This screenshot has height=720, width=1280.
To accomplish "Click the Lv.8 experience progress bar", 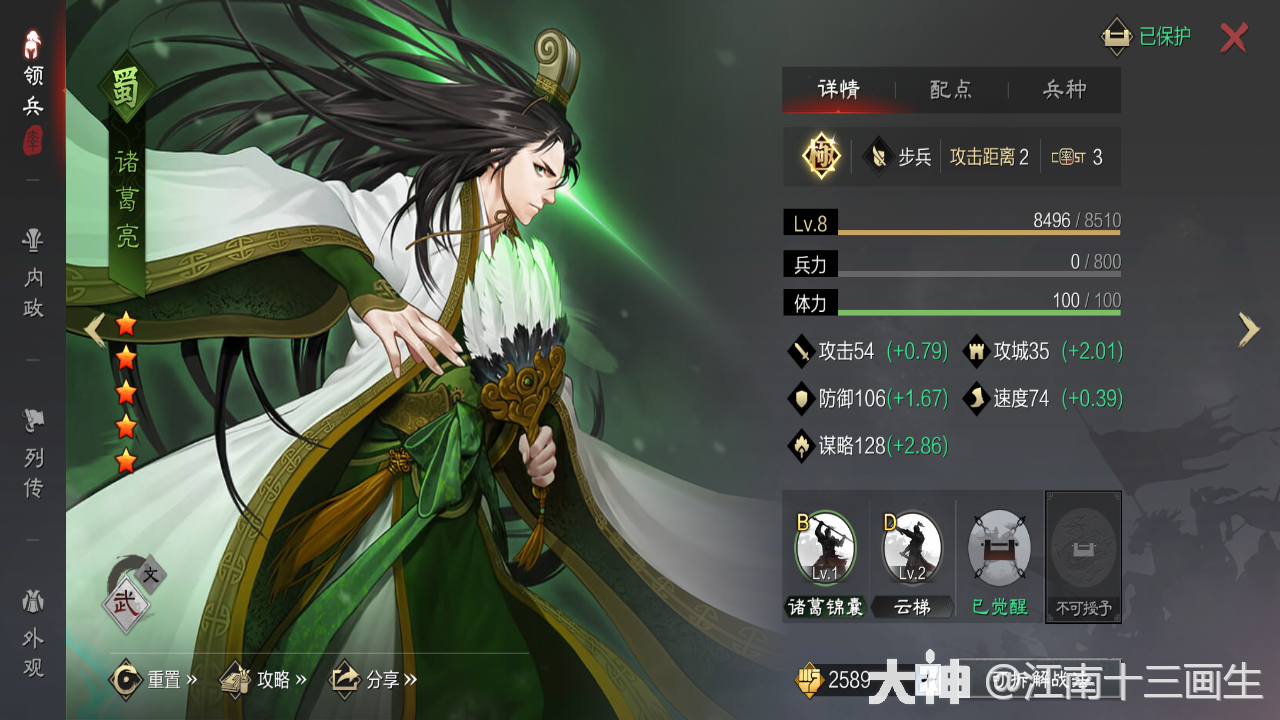I will [950, 222].
